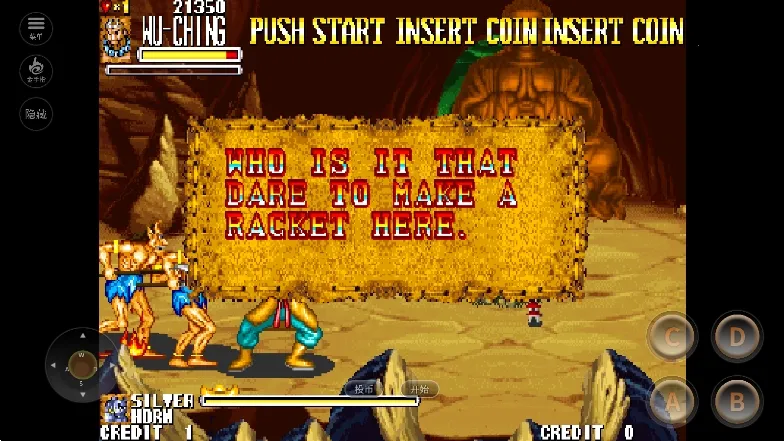The image size is (784, 441).
Task: Tap the virtual B button
Action: pyautogui.click(x=737, y=402)
